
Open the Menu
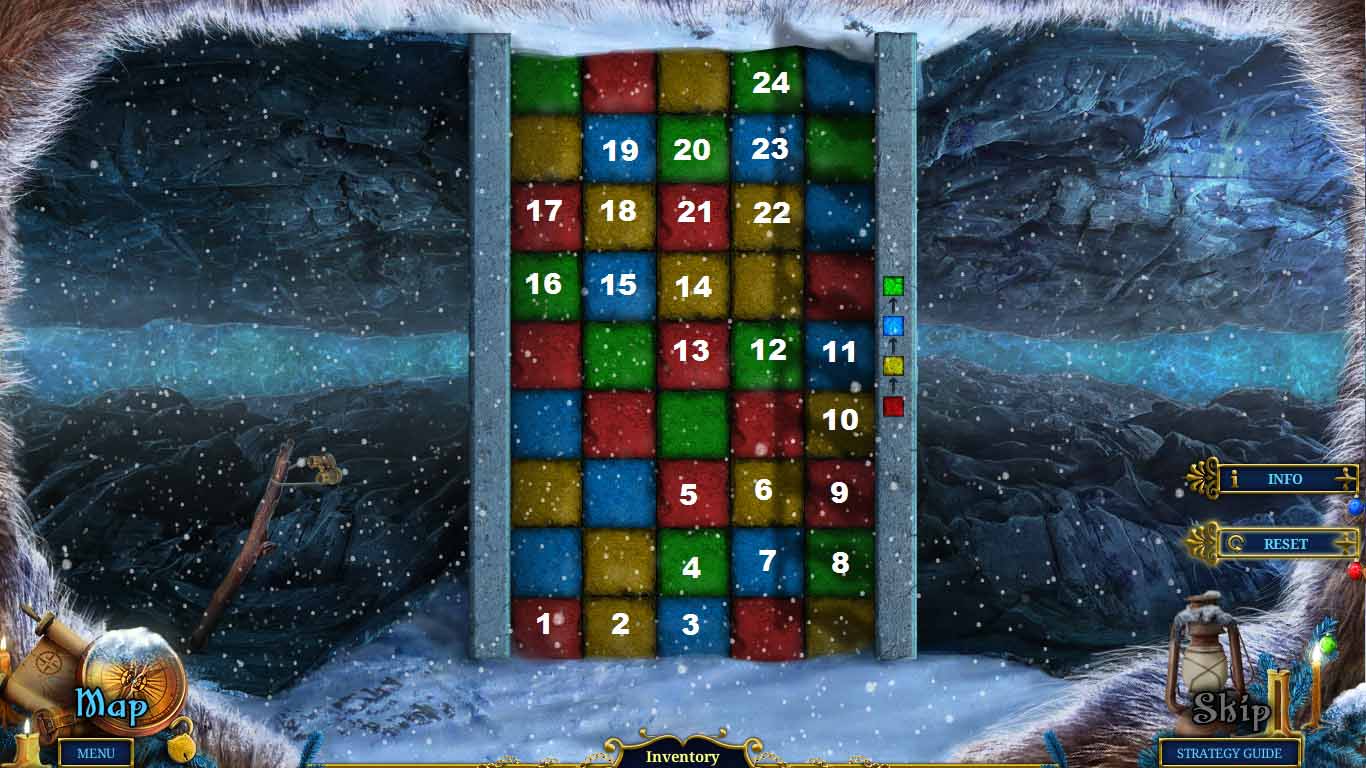click(x=95, y=753)
